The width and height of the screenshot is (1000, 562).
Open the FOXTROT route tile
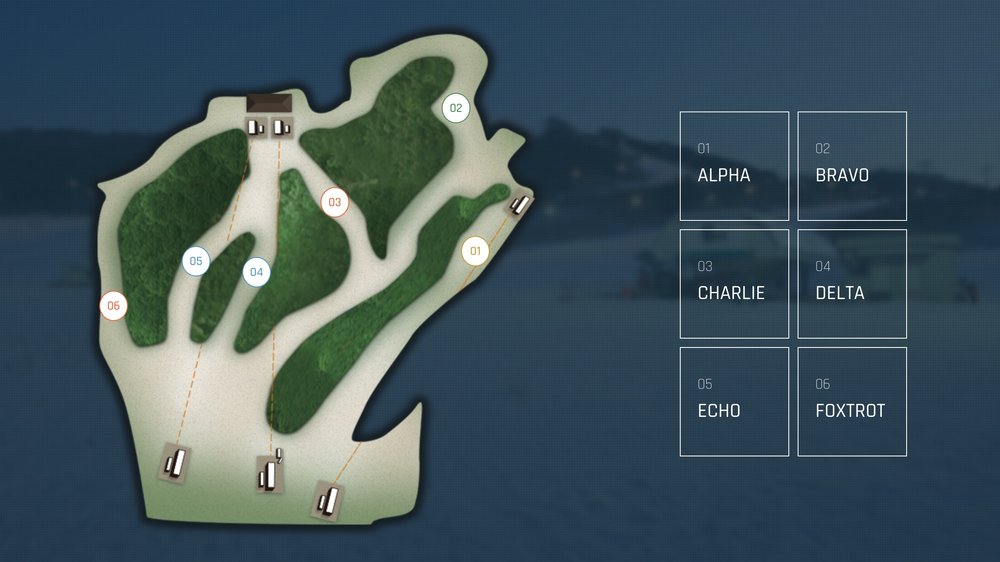tap(852, 402)
